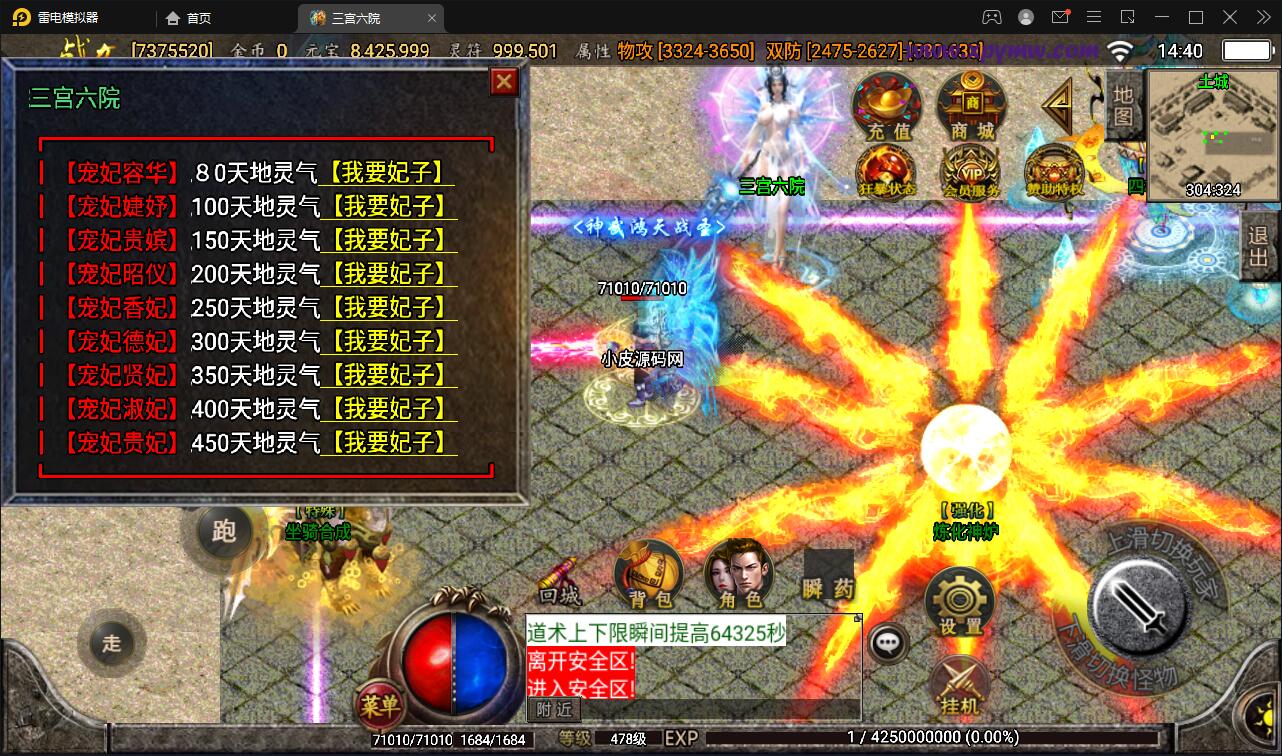Image resolution: width=1282 pixels, height=756 pixels.
Task: Open the 商城 shop icon
Action: (968, 107)
